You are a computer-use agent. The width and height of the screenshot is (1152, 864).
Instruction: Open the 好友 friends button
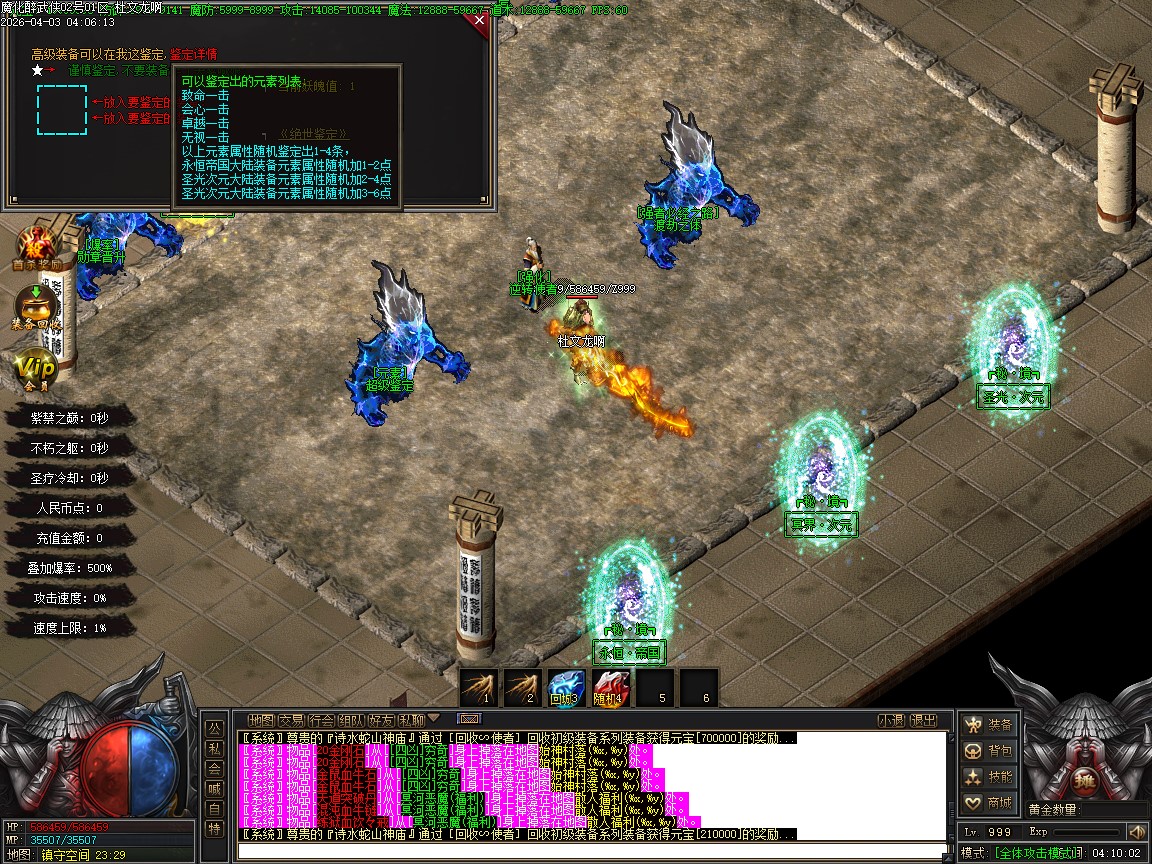pyautogui.click(x=381, y=720)
